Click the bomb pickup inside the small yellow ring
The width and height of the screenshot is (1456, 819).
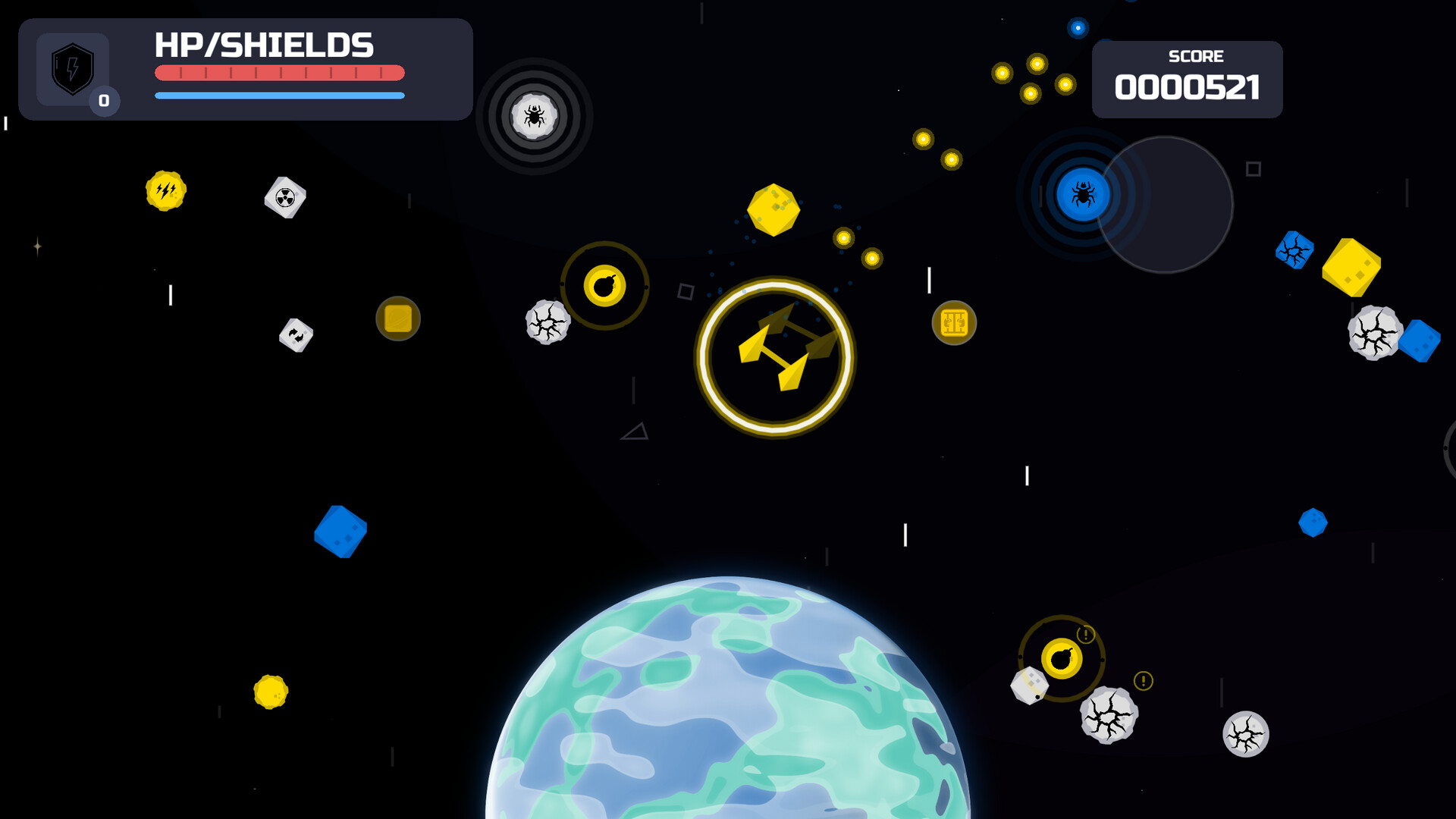(x=604, y=287)
